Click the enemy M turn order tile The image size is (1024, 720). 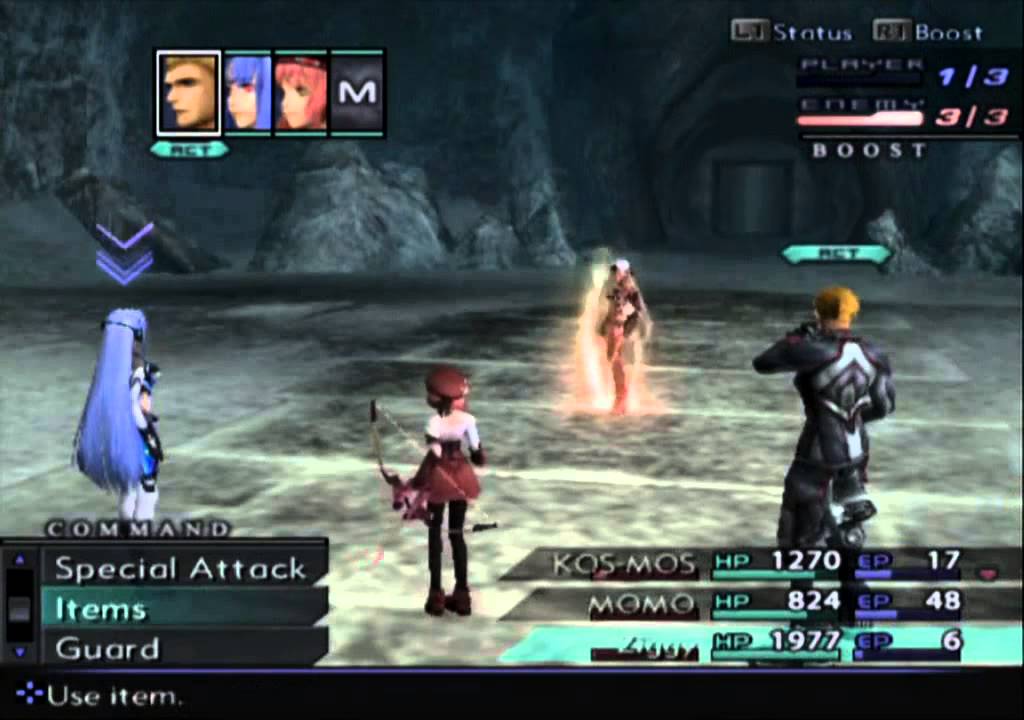pos(357,93)
